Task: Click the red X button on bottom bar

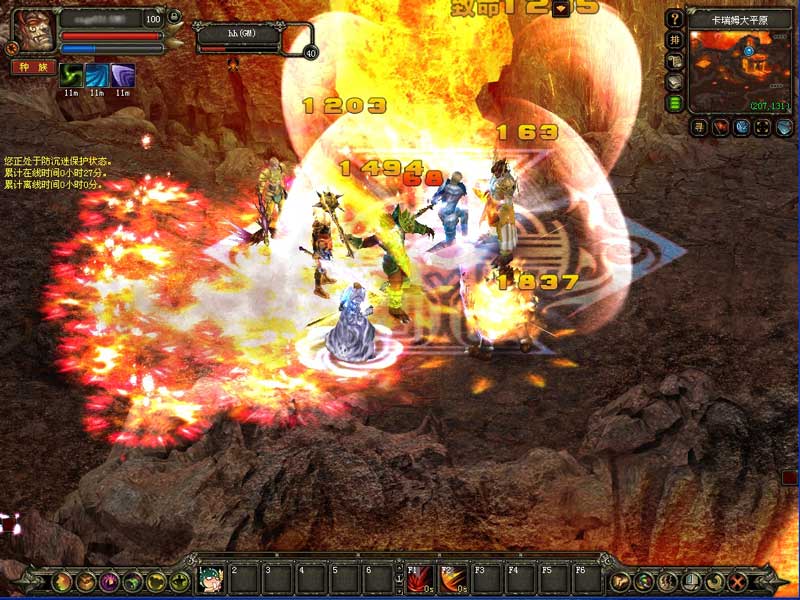Action: click(739, 580)
